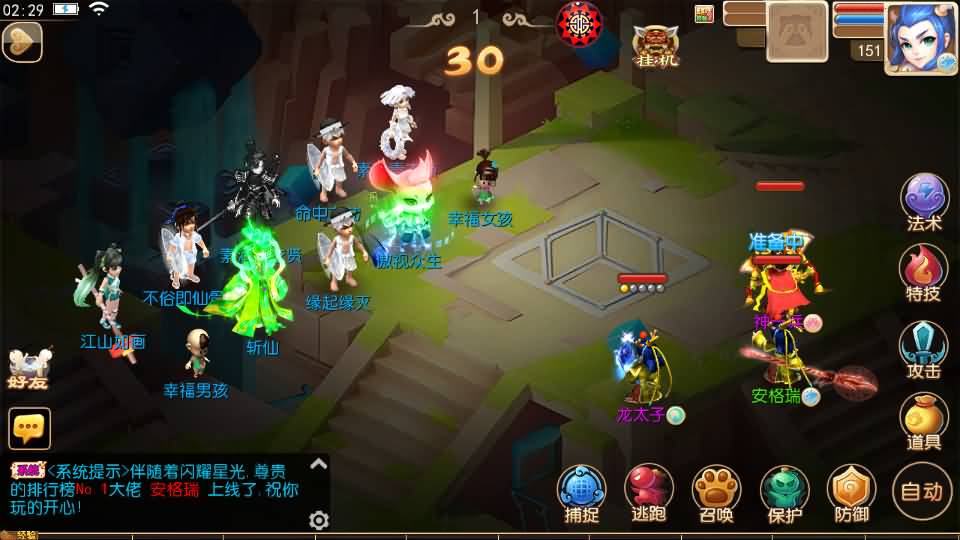Click the 挂机 idle mode icon

(656, 45)
